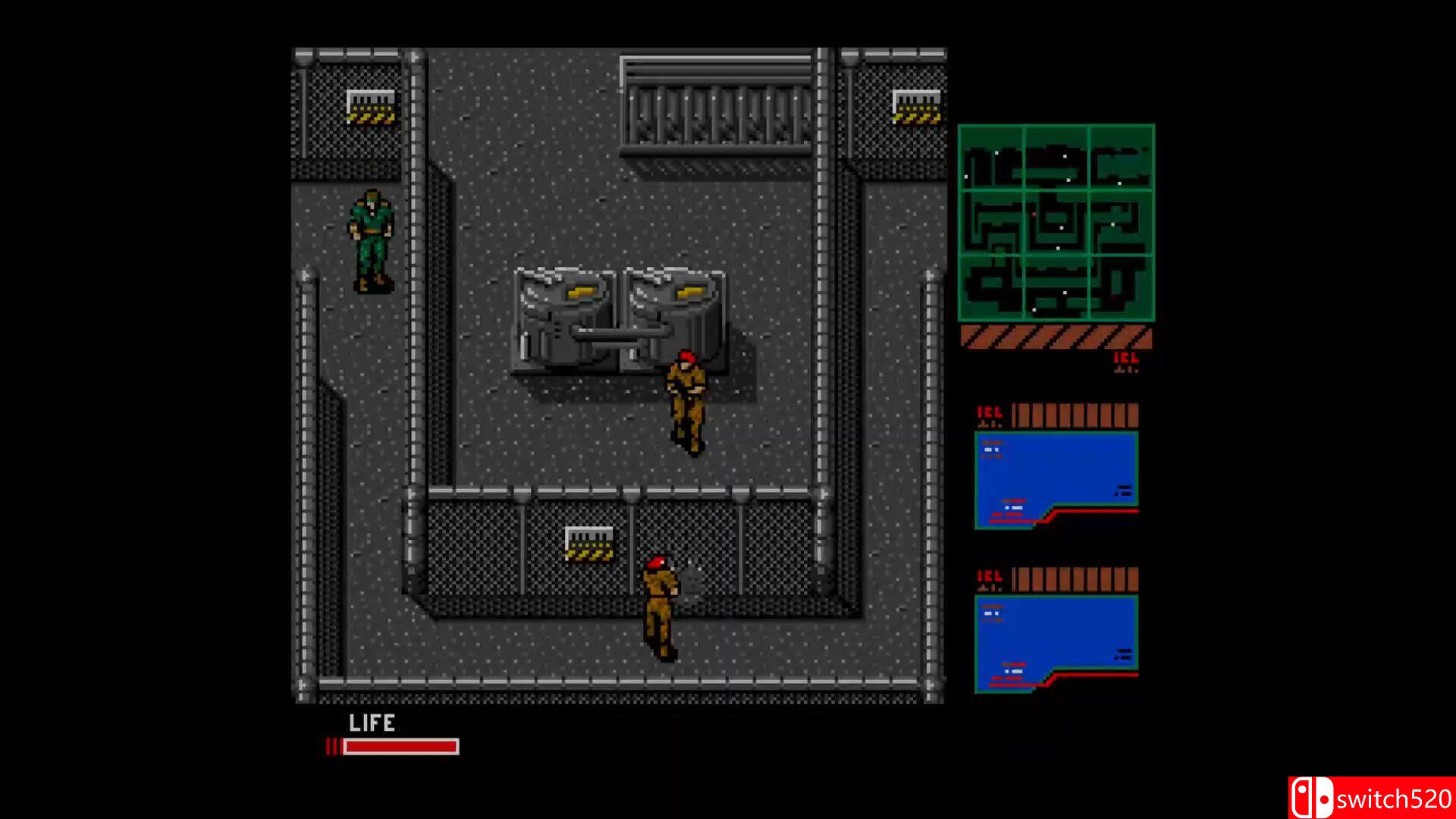Click the blinking red dot on the radar map
Viewport: 1456px width, 819px height.
click(x=1034, y=214)
